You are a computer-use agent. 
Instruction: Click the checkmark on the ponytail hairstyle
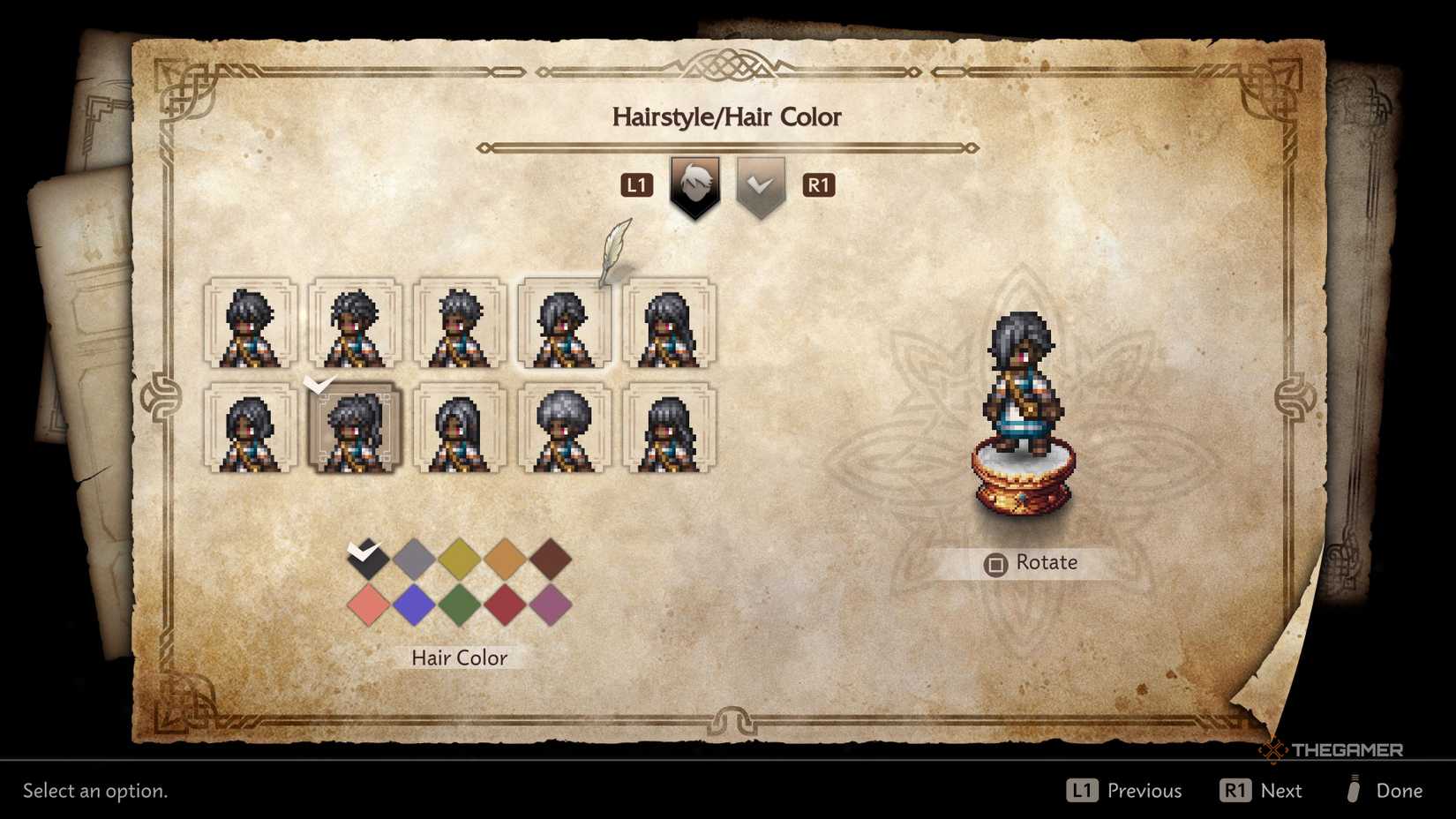coord(319,383)
